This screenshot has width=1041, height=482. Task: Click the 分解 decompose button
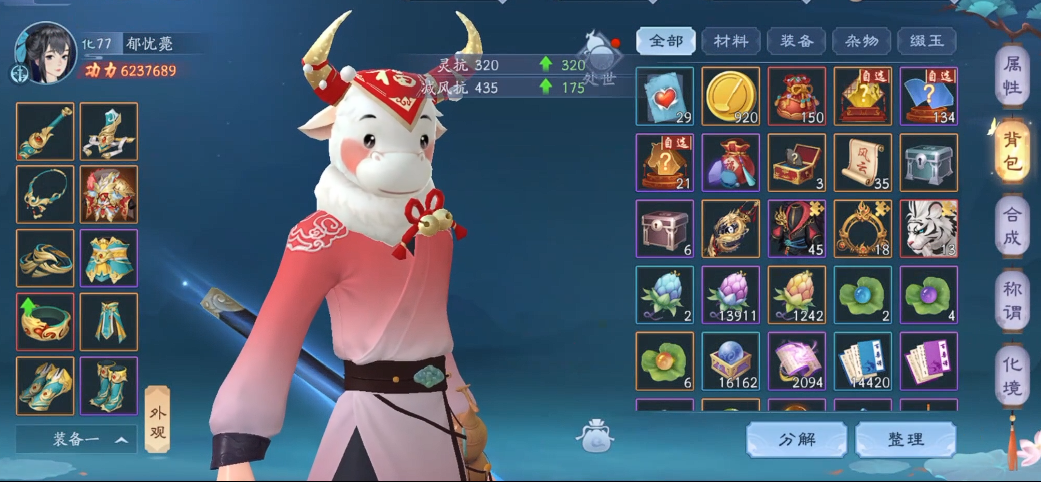point(796,439)
